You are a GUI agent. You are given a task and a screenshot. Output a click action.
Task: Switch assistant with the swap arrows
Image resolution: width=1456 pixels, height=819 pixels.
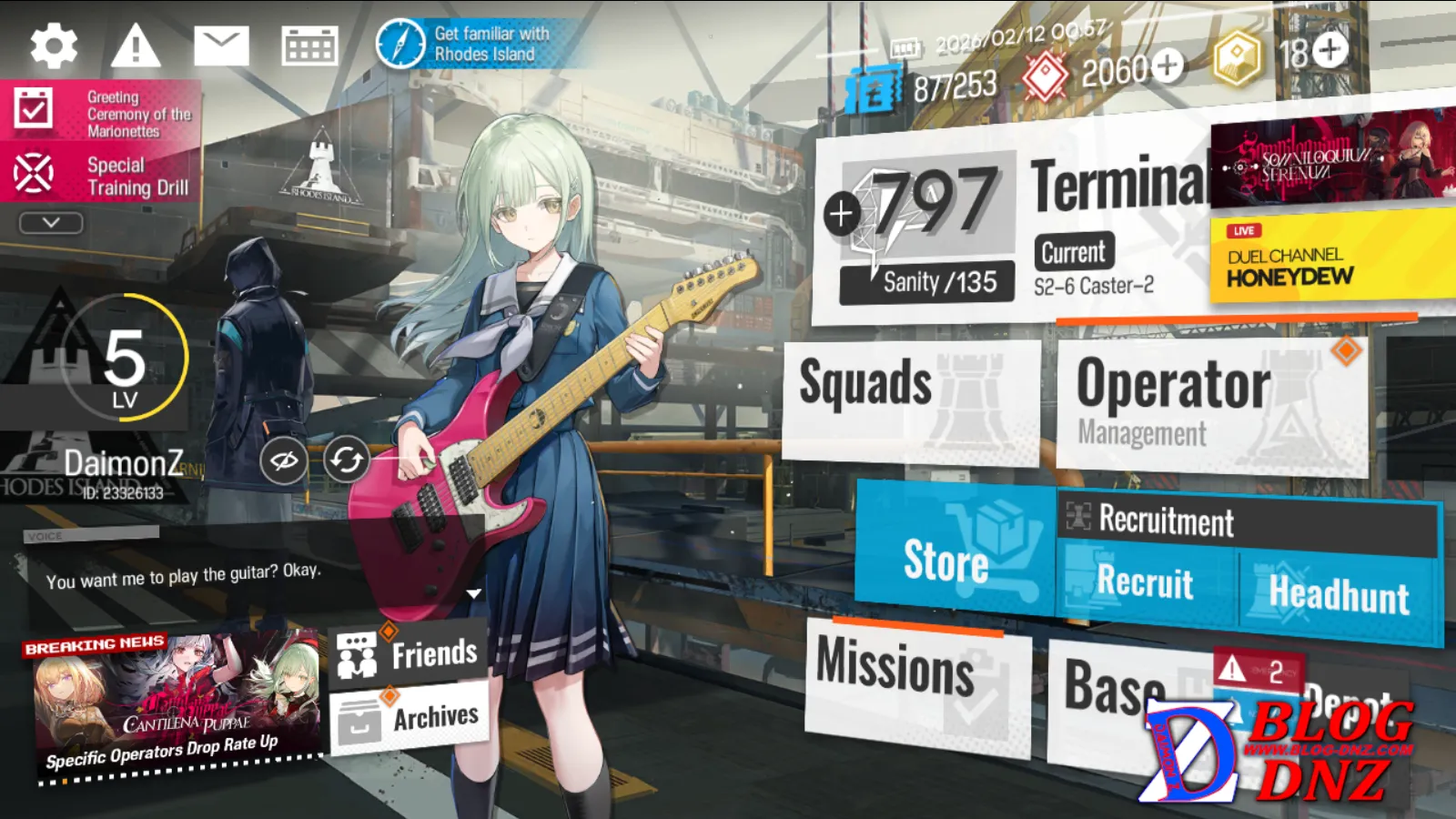346,460
